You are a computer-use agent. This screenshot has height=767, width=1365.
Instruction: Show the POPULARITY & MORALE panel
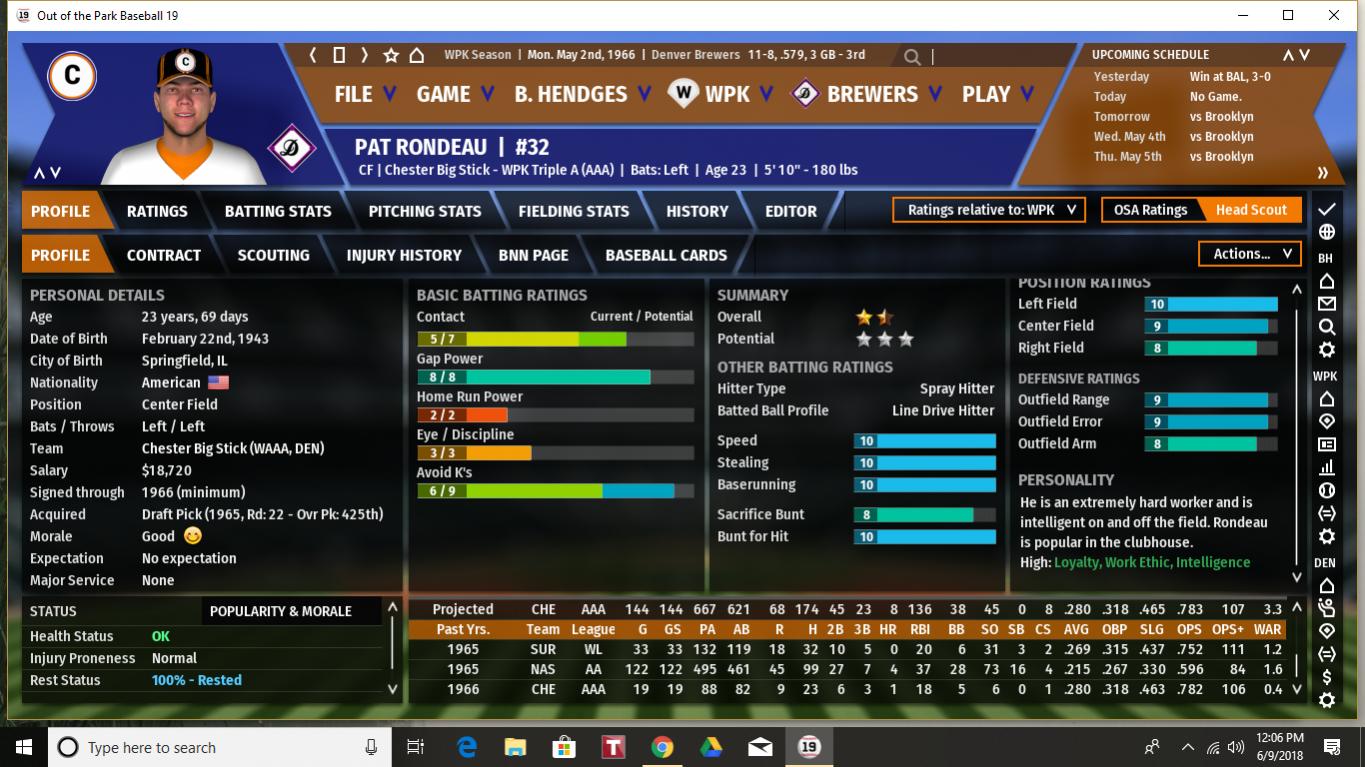280,611
